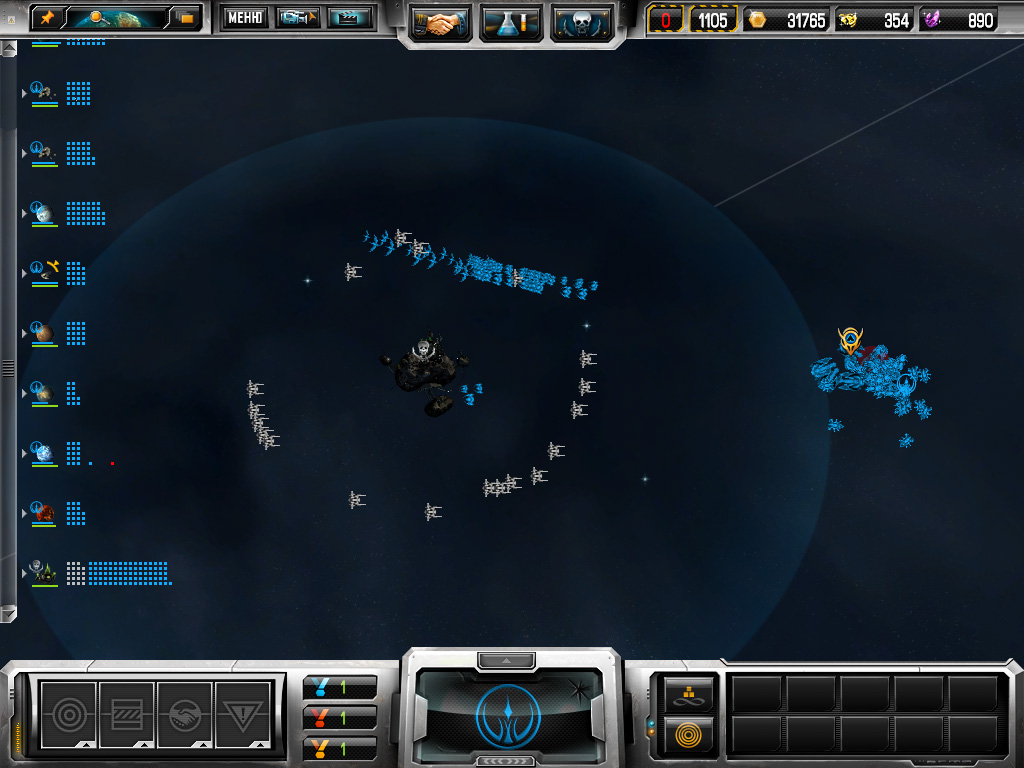Expand the ice planet entry with red dot
The height and width of the screenshot is (768, 1024).
point(24,453)
